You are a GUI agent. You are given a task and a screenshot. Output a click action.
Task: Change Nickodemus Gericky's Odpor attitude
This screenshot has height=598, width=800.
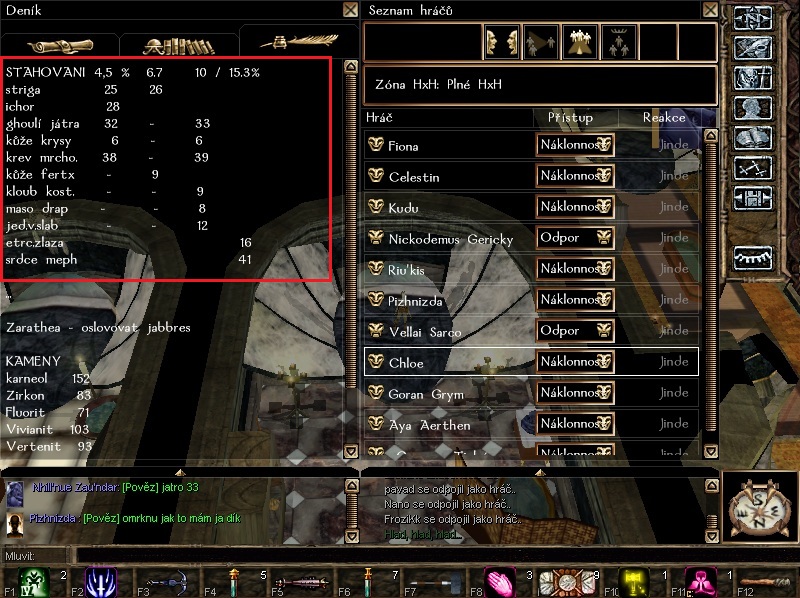[576, 238]
